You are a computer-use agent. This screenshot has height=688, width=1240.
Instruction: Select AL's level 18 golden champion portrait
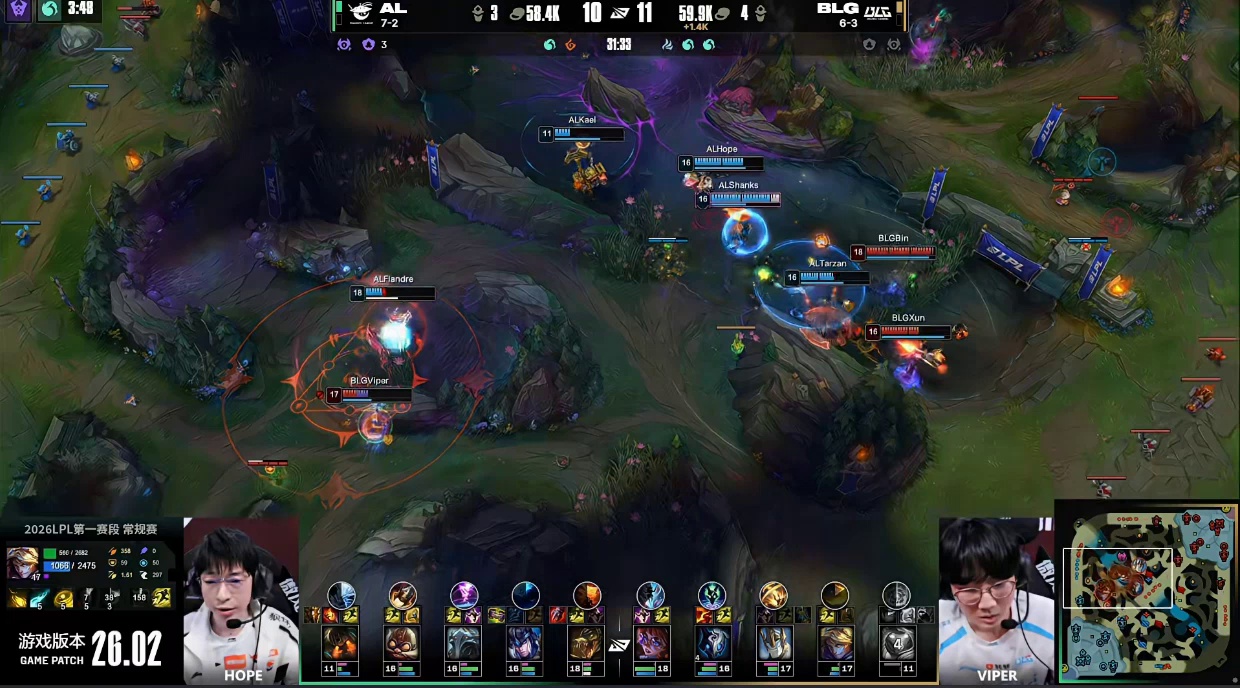click(x=587, y=643)
